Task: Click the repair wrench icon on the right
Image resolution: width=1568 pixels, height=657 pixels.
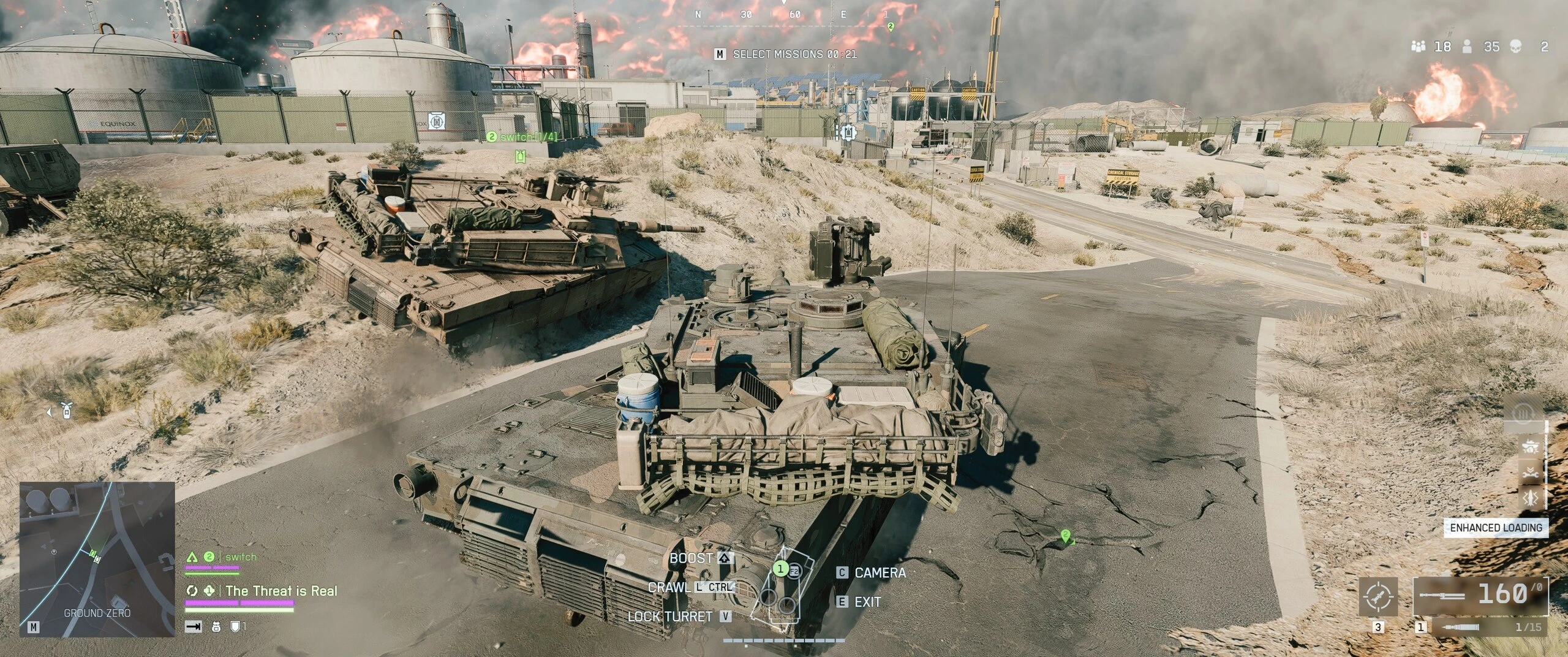Action: (1530, 474)
